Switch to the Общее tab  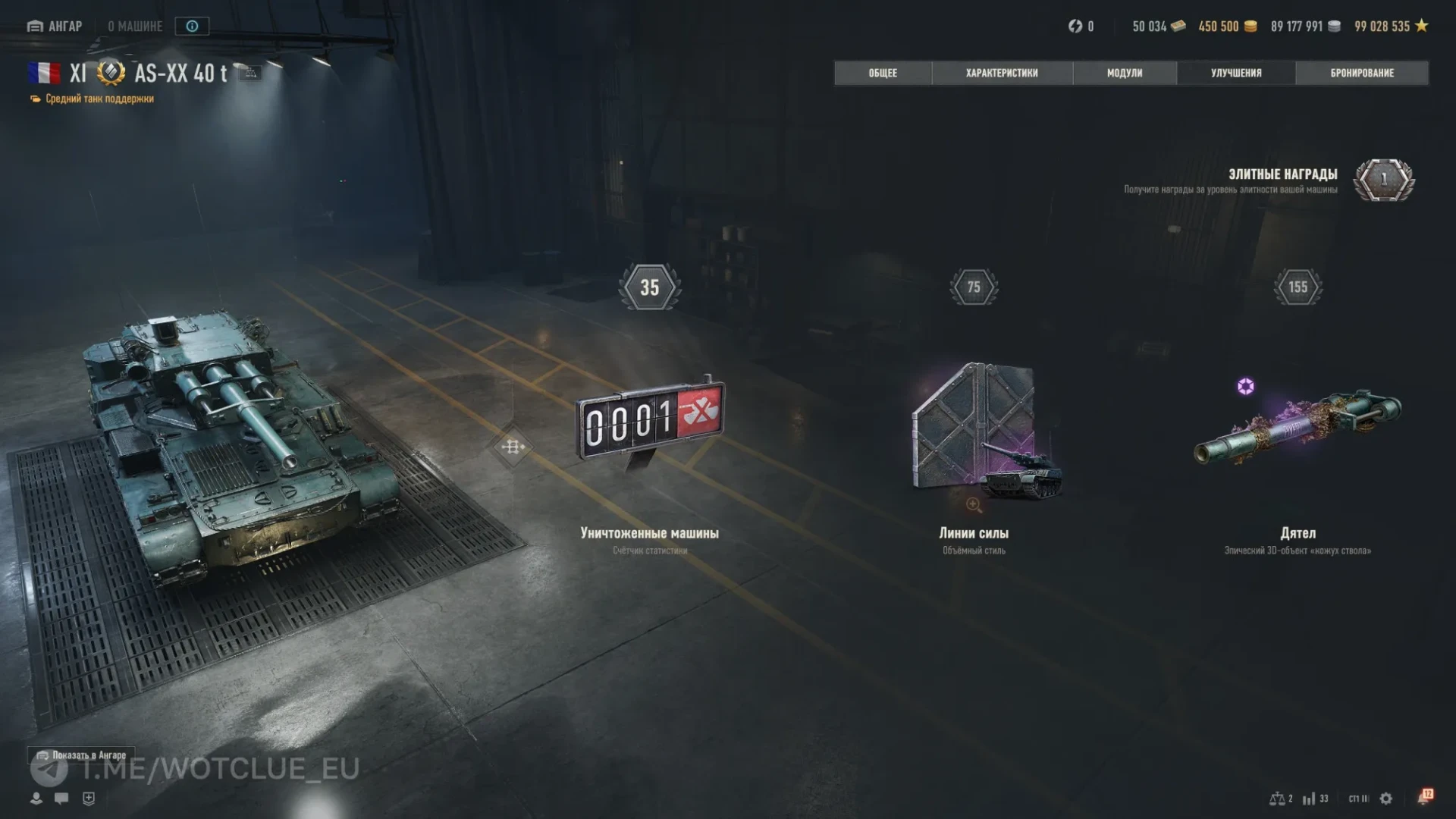pos(883,73)
